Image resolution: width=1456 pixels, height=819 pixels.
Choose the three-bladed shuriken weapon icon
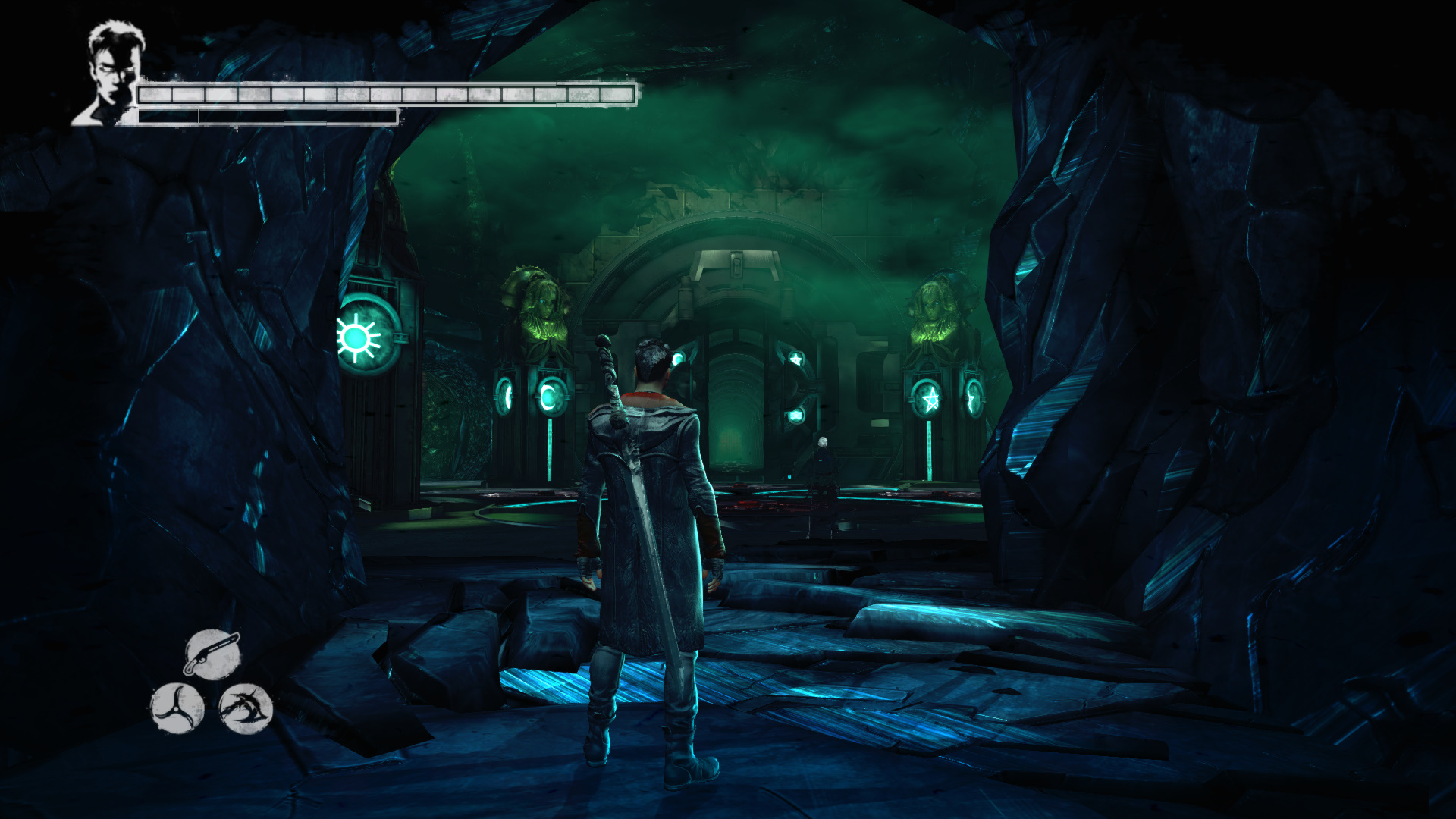177,708
